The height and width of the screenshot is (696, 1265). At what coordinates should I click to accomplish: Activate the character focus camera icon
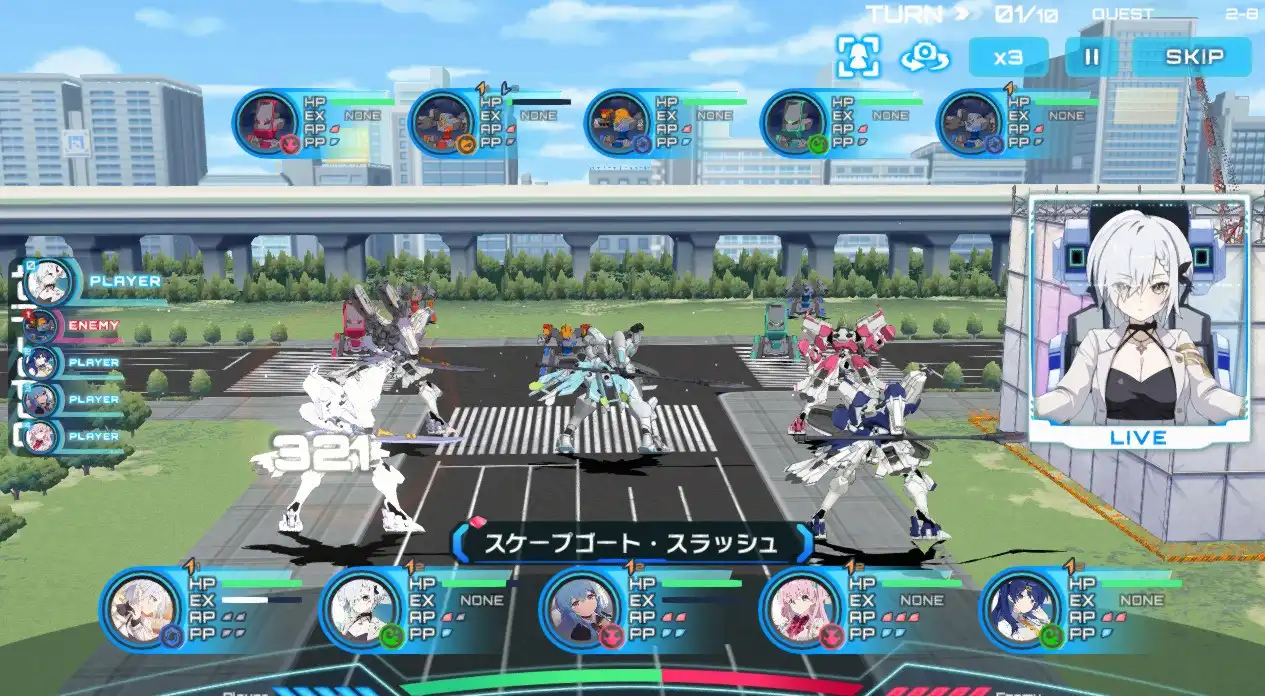859,57
